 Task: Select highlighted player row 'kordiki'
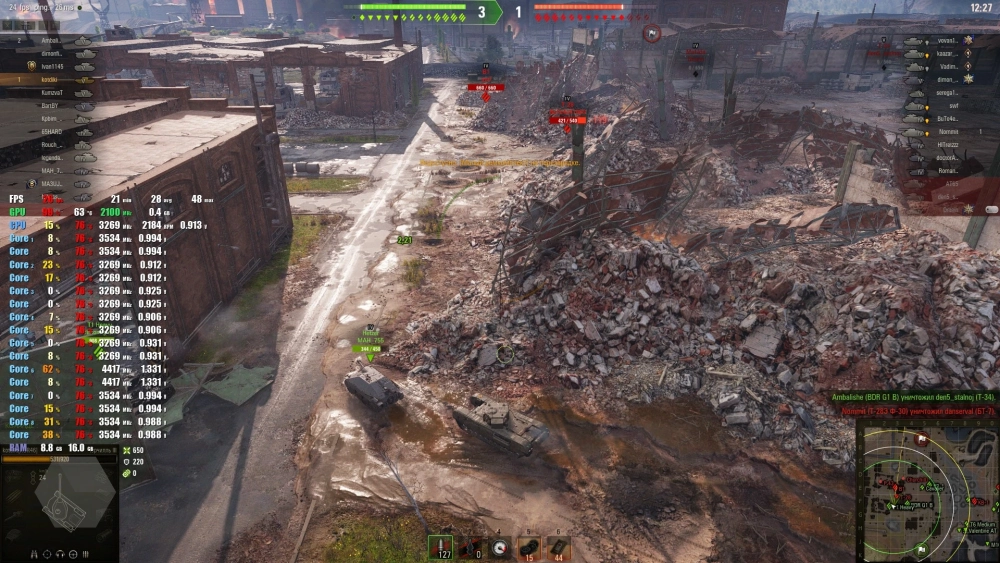(50, 79)
